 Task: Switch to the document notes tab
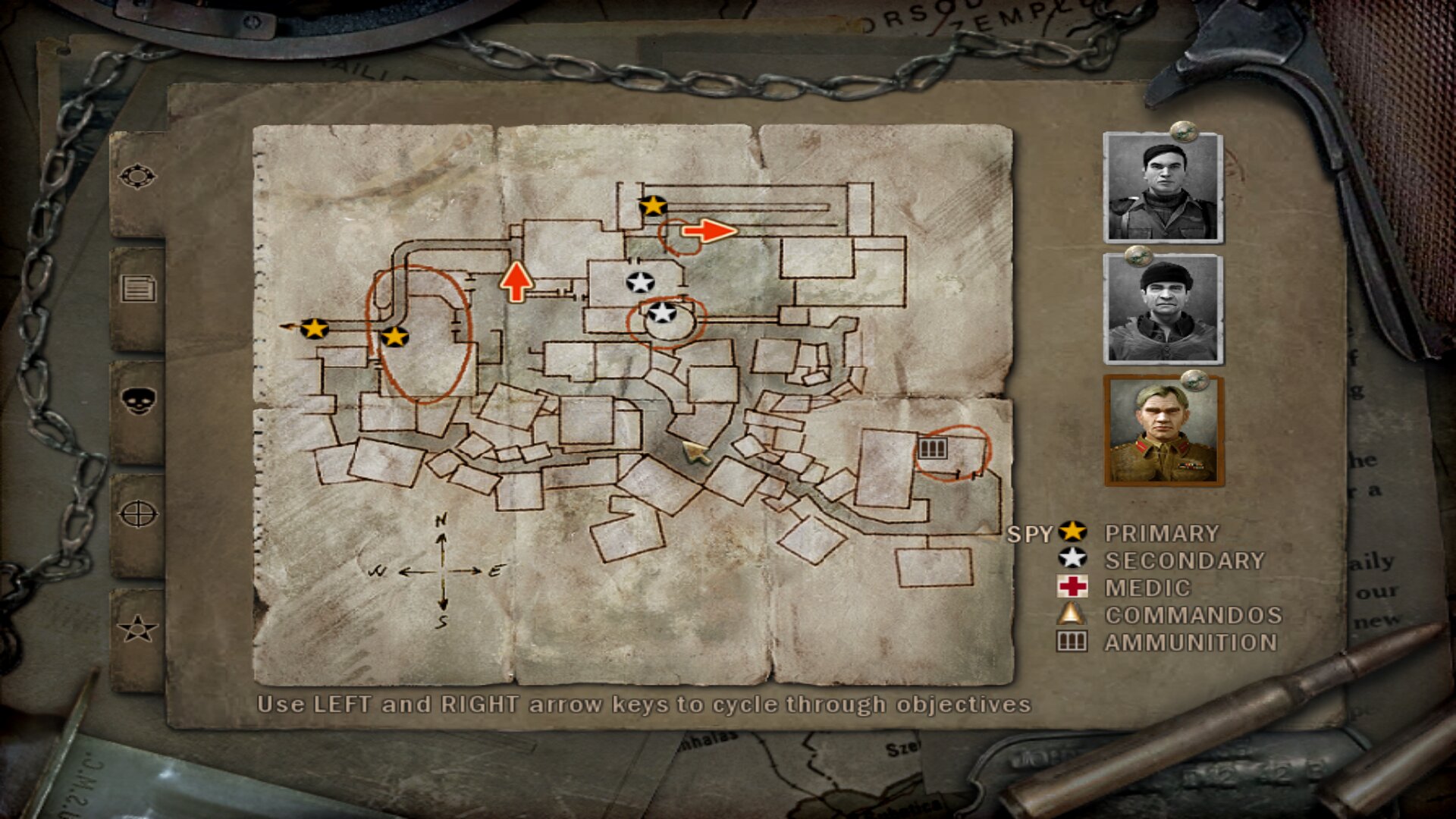pos(137,289)
